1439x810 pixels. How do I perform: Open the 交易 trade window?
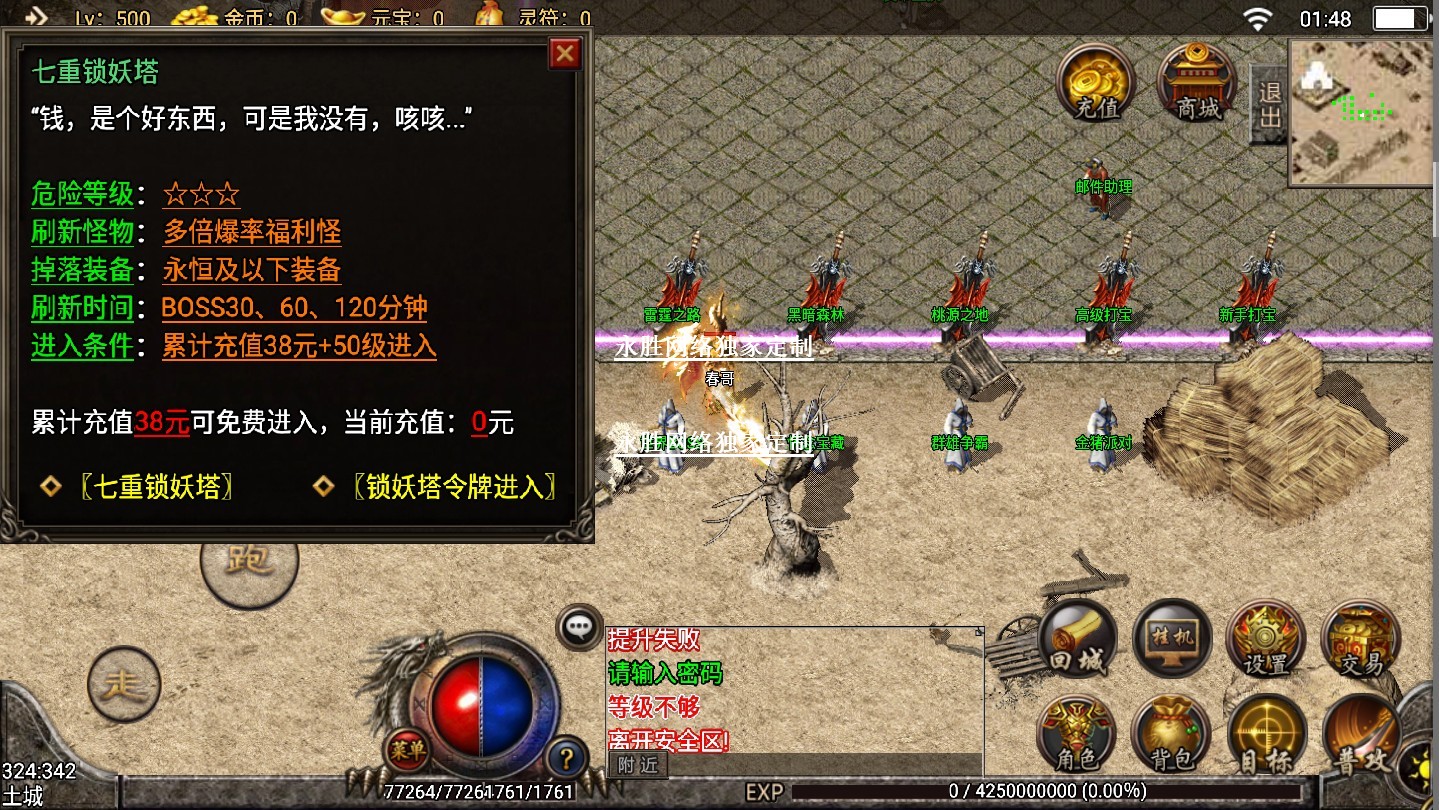coord(1360,640)
